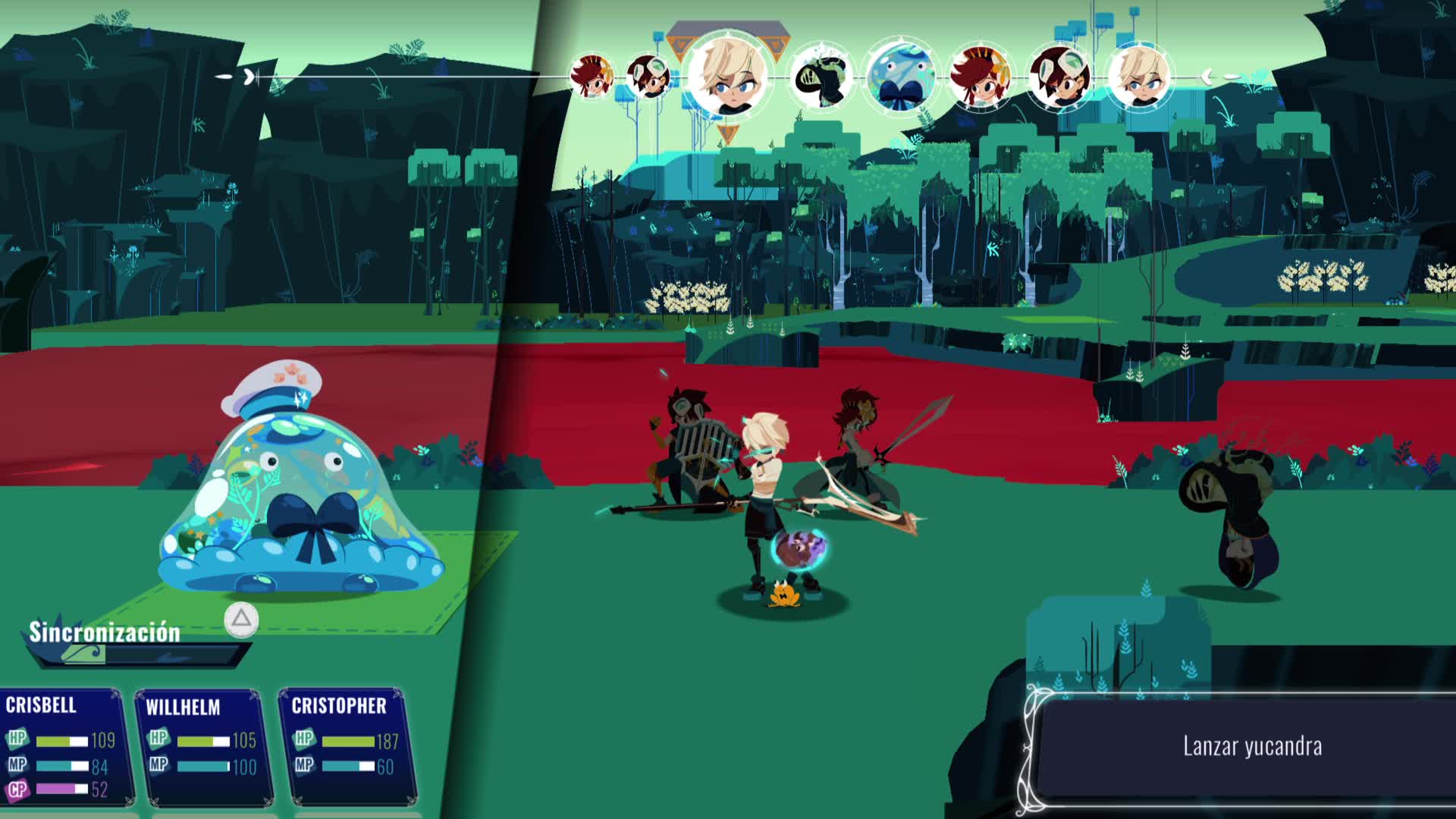Click the blue slime turn-order portrait

pyautogui.click(x=900, y=77)
